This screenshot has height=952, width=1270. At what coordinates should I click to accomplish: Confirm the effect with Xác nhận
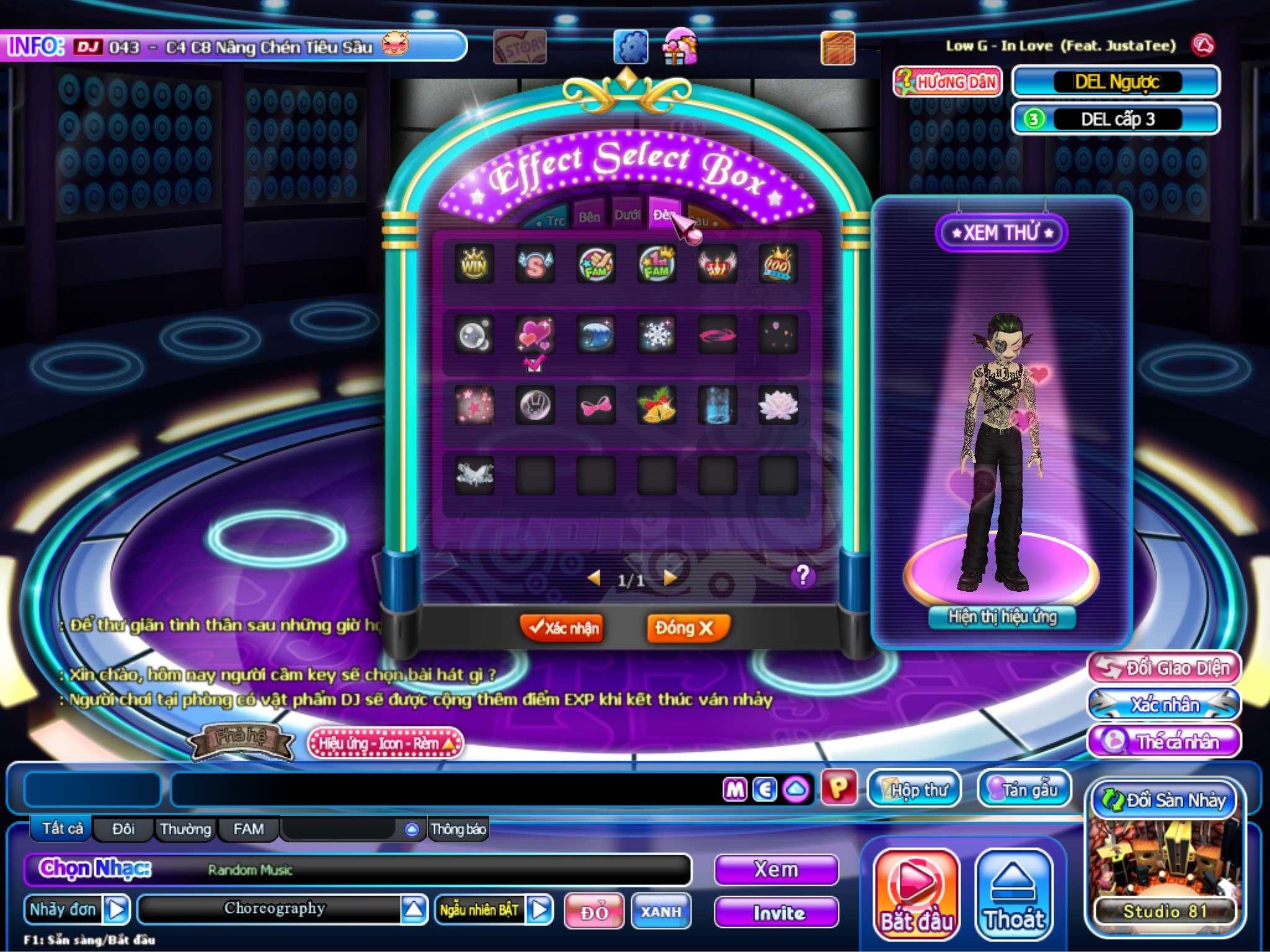click(562, 628)
